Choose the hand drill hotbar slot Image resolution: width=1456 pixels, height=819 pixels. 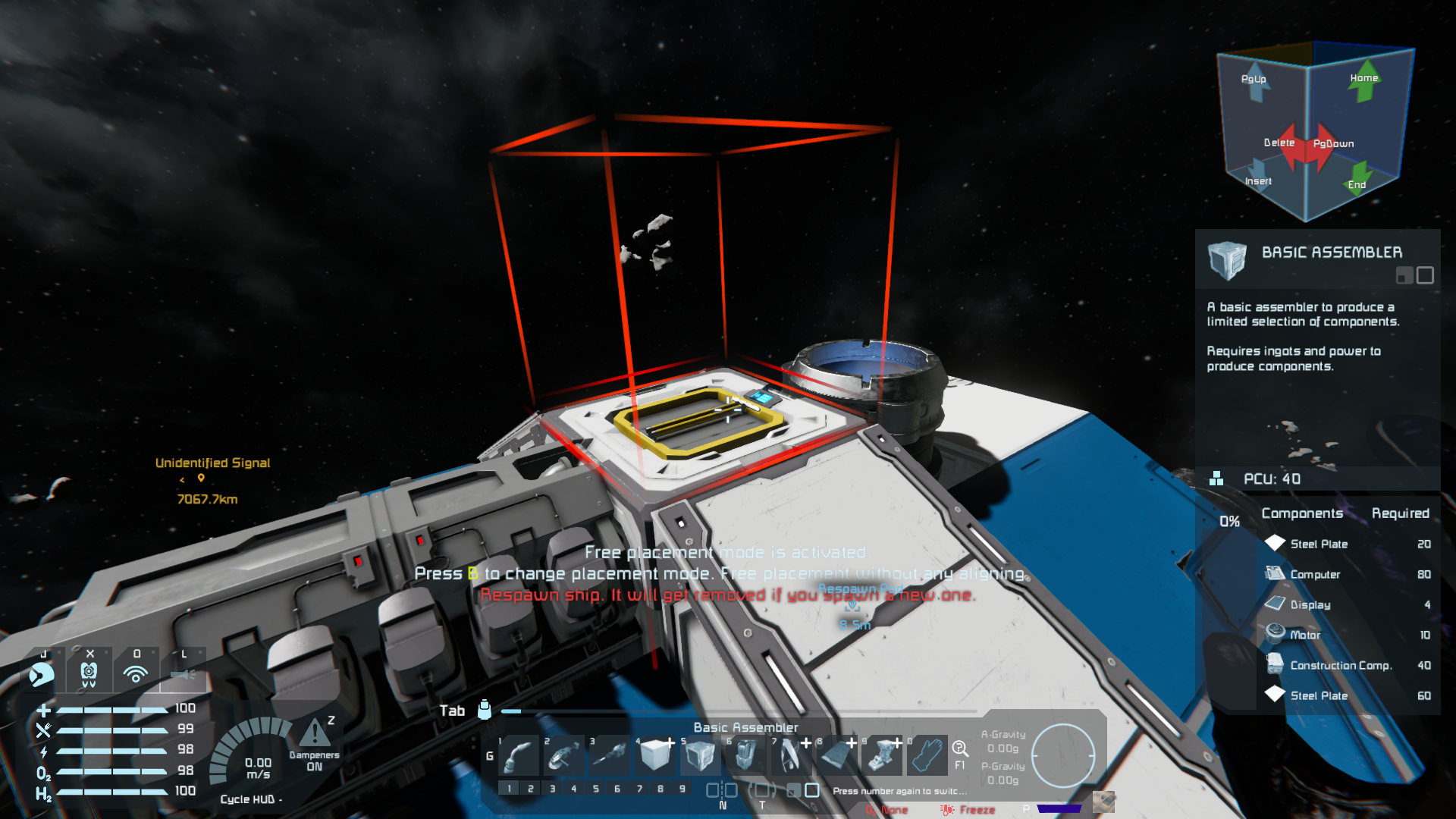coord(611,755)
